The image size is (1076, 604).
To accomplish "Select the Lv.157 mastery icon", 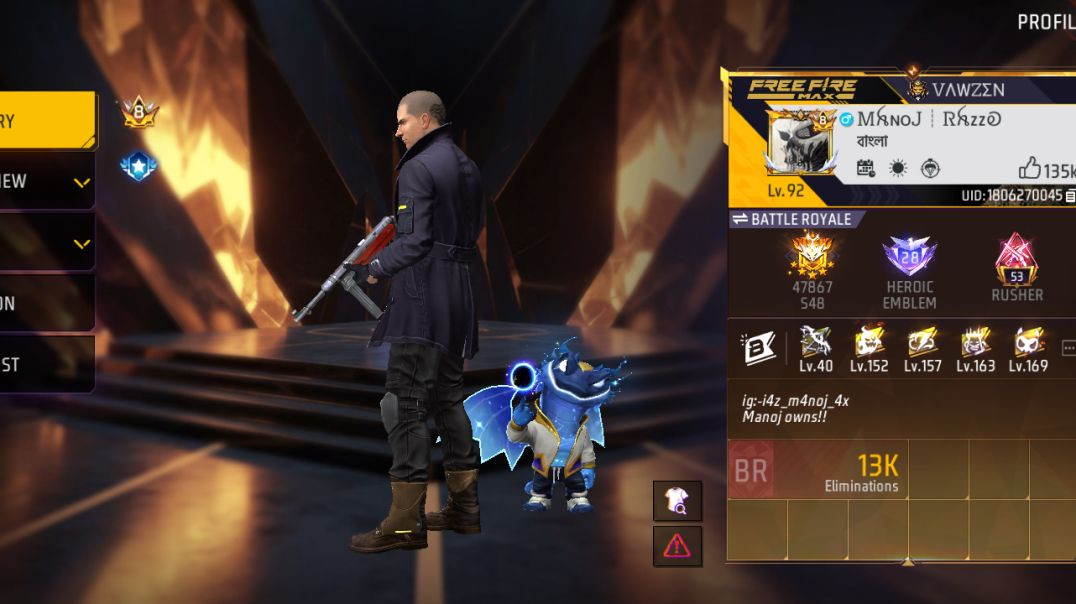I will pyautogui.click(x=922, y=343).
